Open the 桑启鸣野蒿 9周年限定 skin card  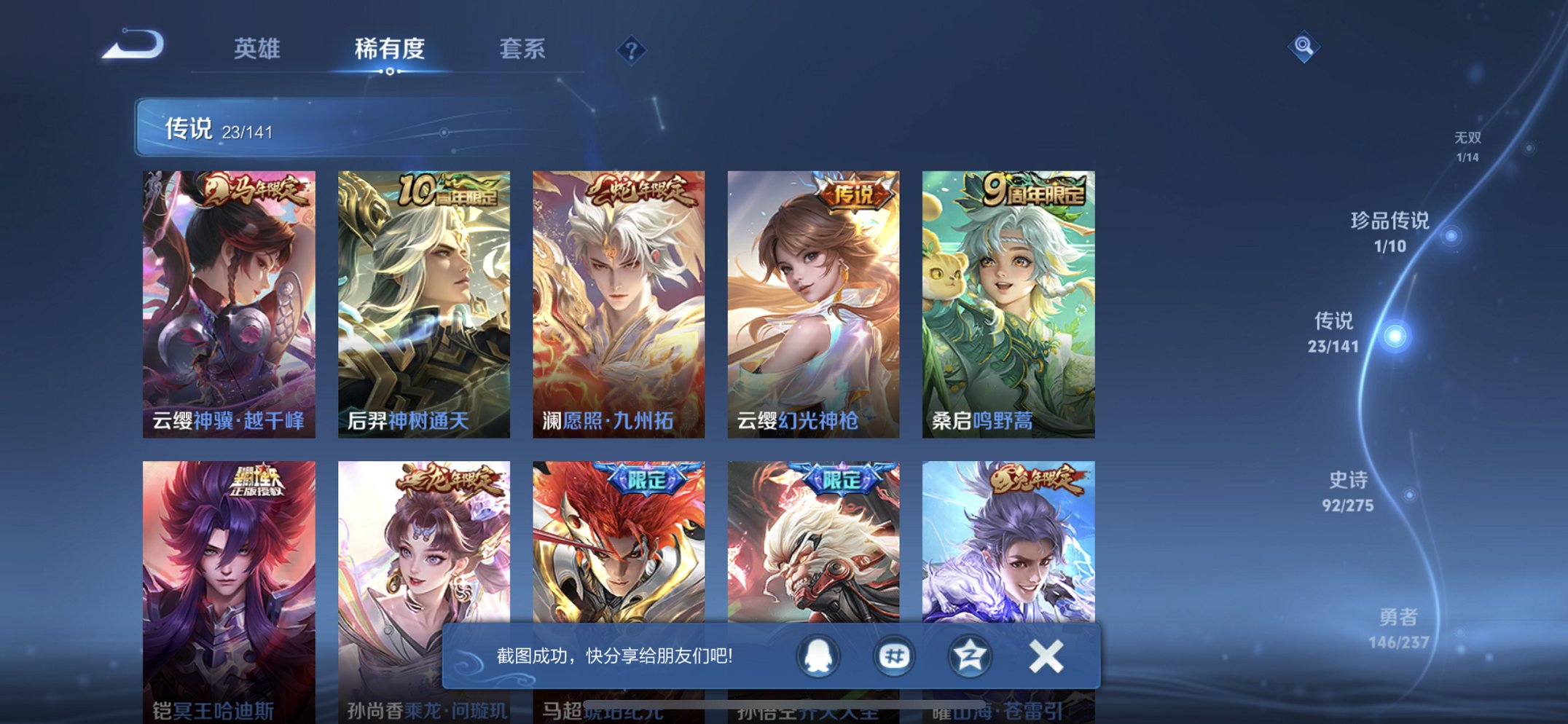[1008, 299]
